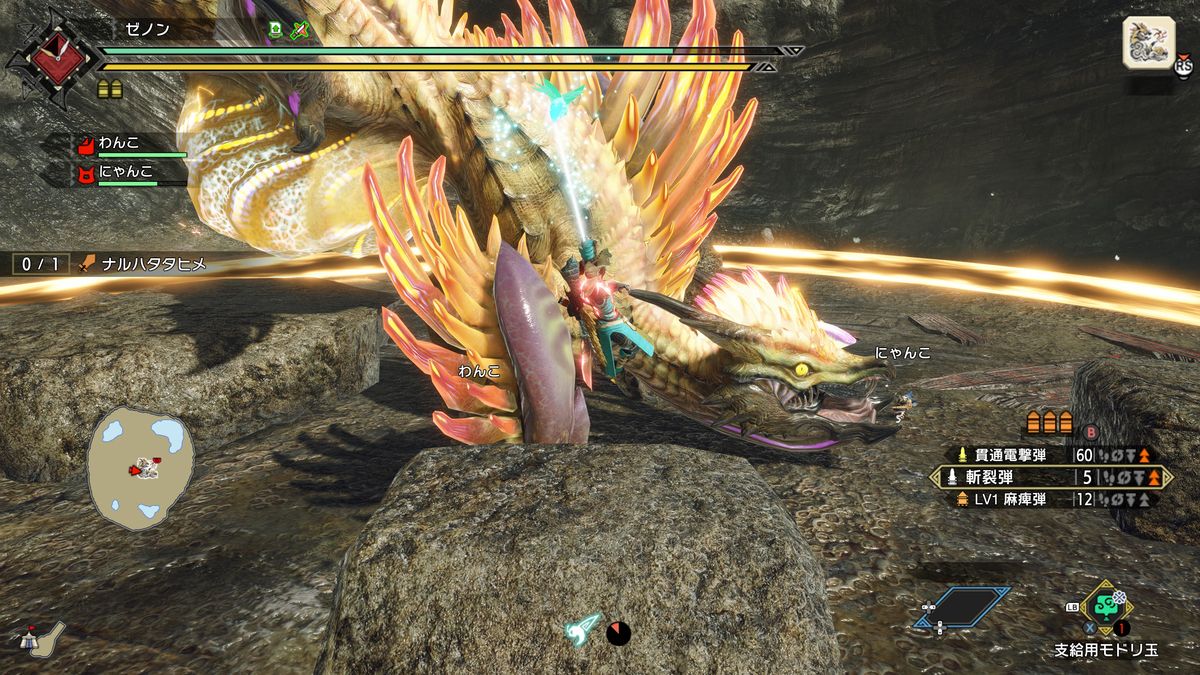Select the blue wirebug gauge panel
The height and width of the screenshot is (675, 1200).
(x=961, y=606)
